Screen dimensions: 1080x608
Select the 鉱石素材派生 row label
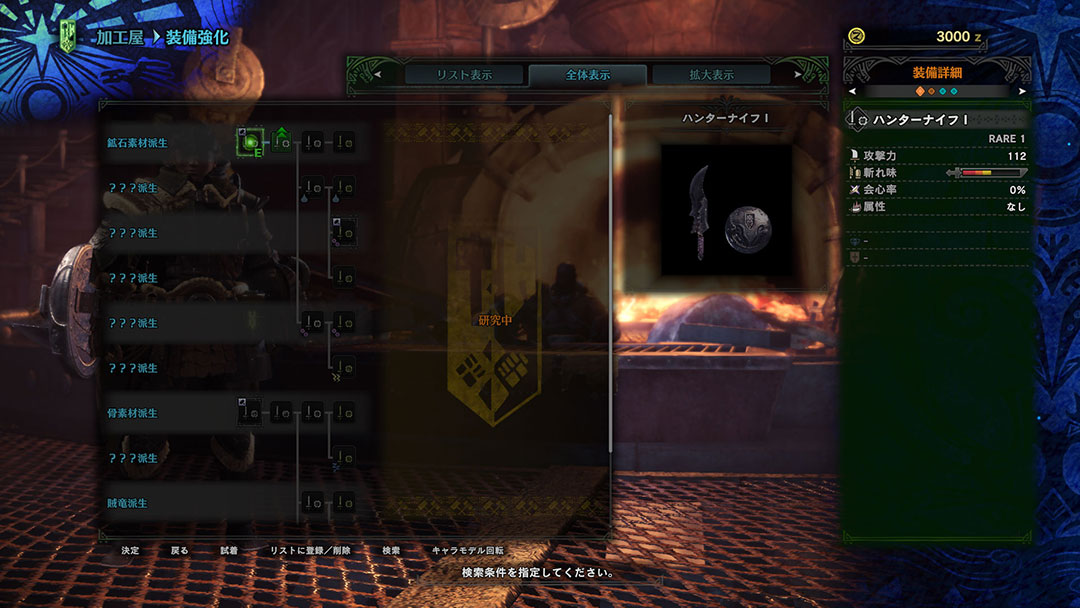click(x=138, y=143)
